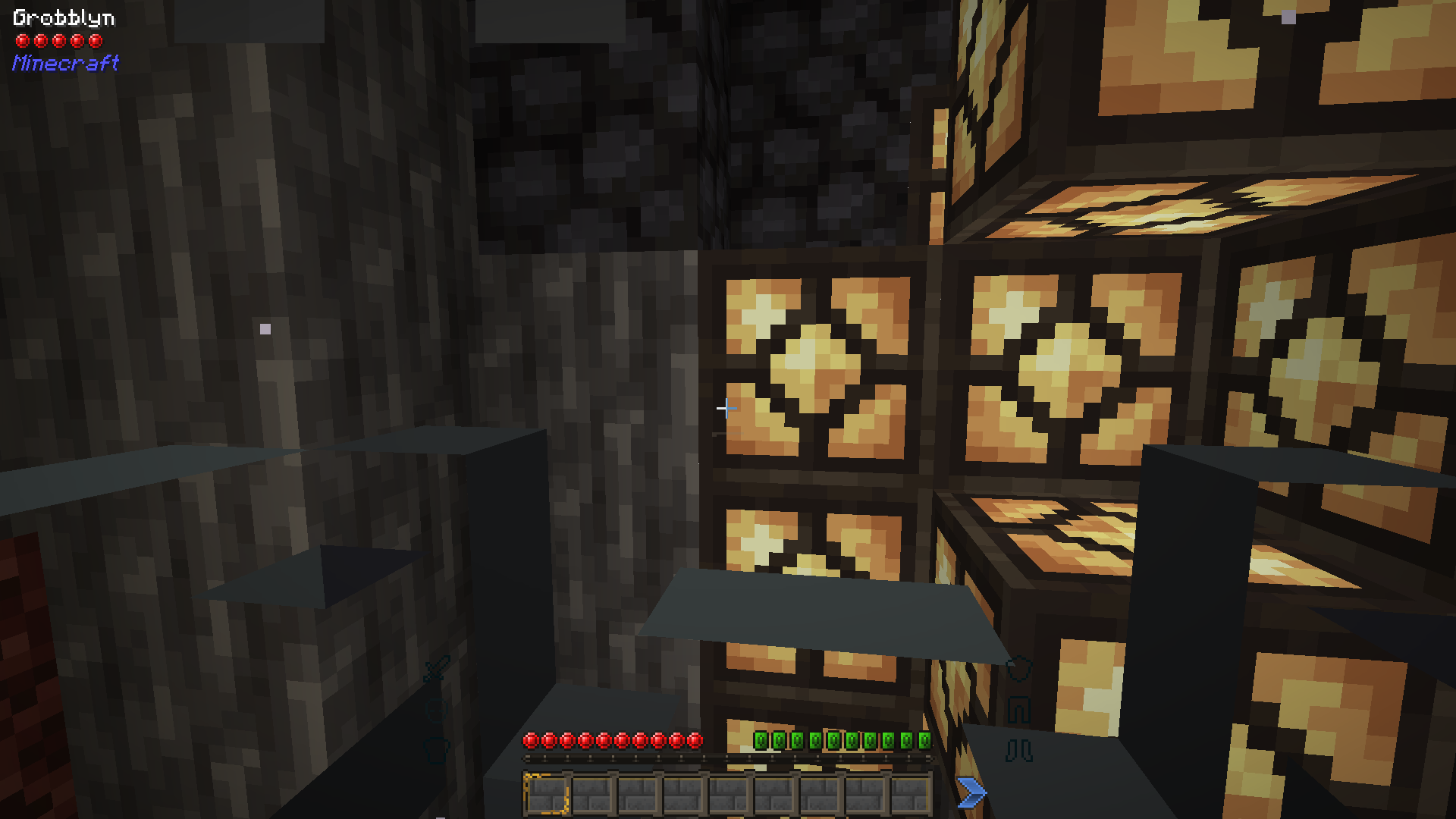Toggle the fifth heart above the Minecraft label
Screen dimensions: 1456x819
coord(95,39)
